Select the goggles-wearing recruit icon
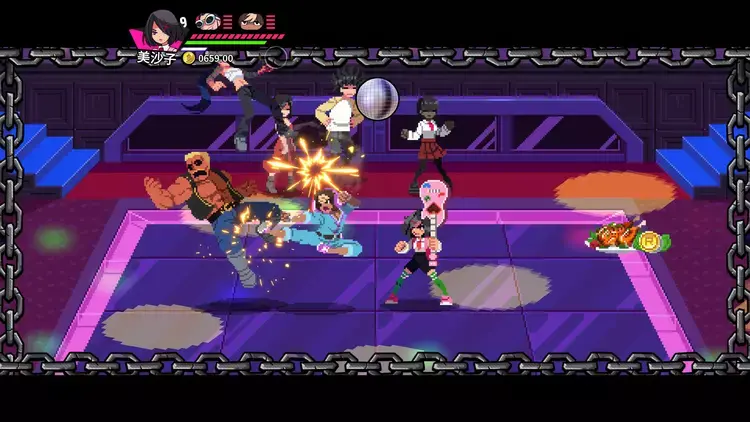Screen dimensions: 750x422 point(208,20)
